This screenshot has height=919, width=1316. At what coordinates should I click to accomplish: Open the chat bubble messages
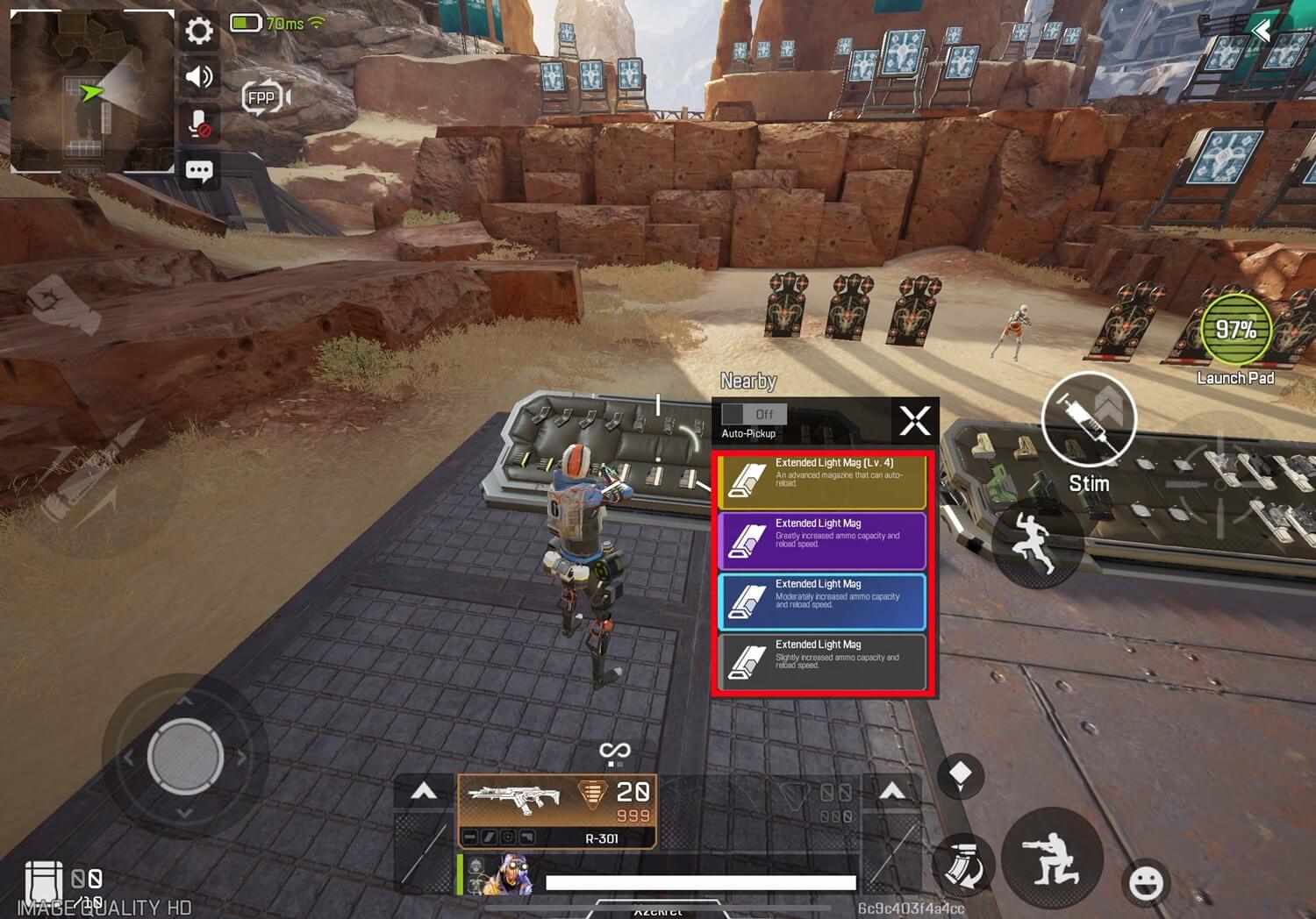pos(199,170)
